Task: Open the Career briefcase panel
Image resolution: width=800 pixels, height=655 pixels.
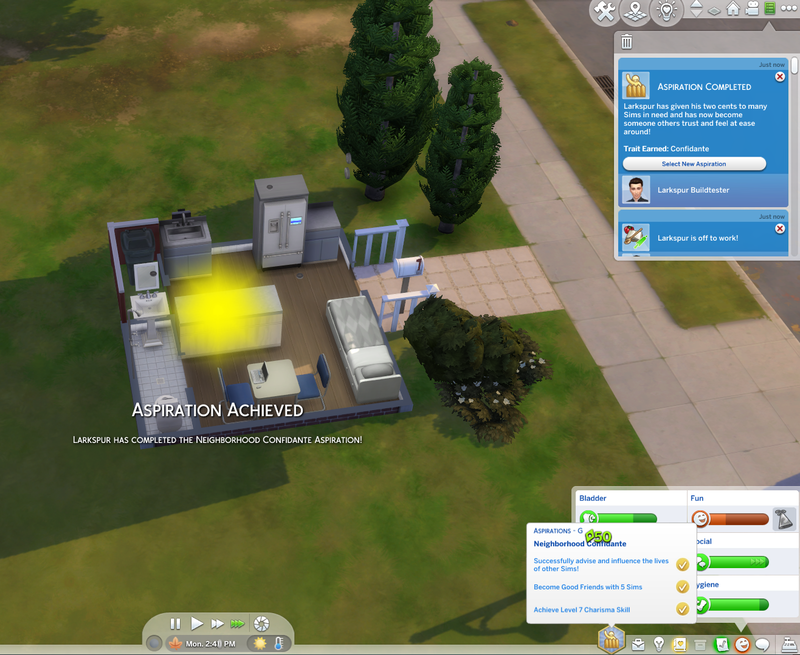Action: [x=636, y=643]
